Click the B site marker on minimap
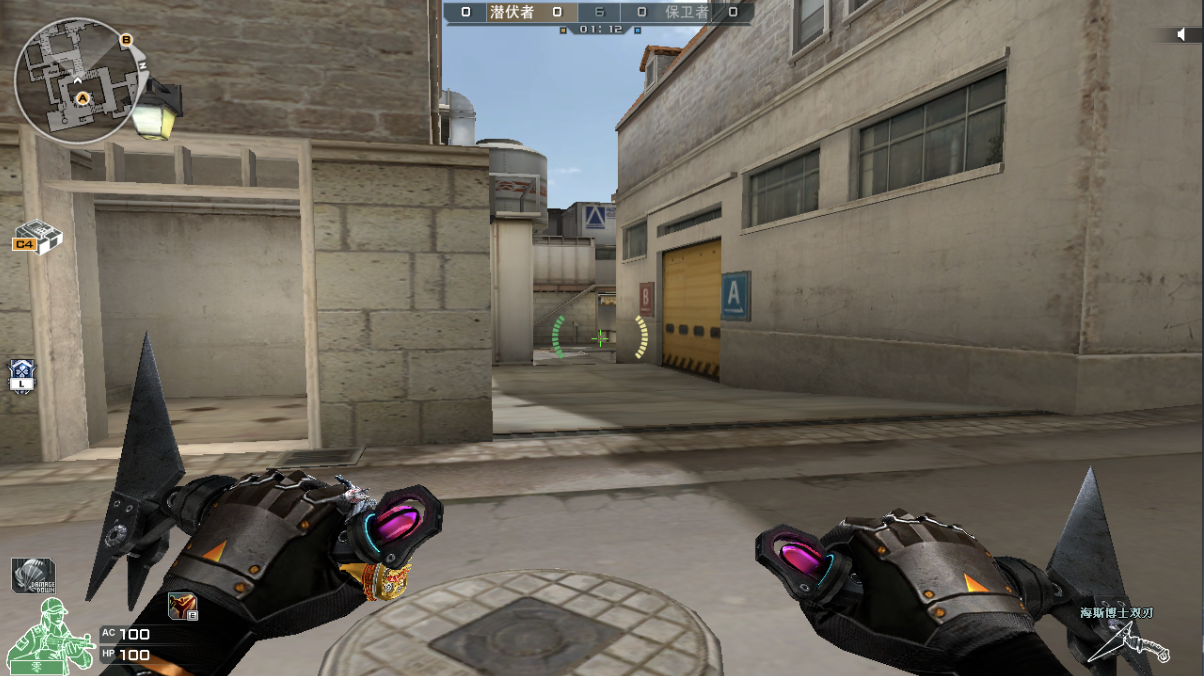This screenshot has height=676, width=1204. [x=126, y=40]
